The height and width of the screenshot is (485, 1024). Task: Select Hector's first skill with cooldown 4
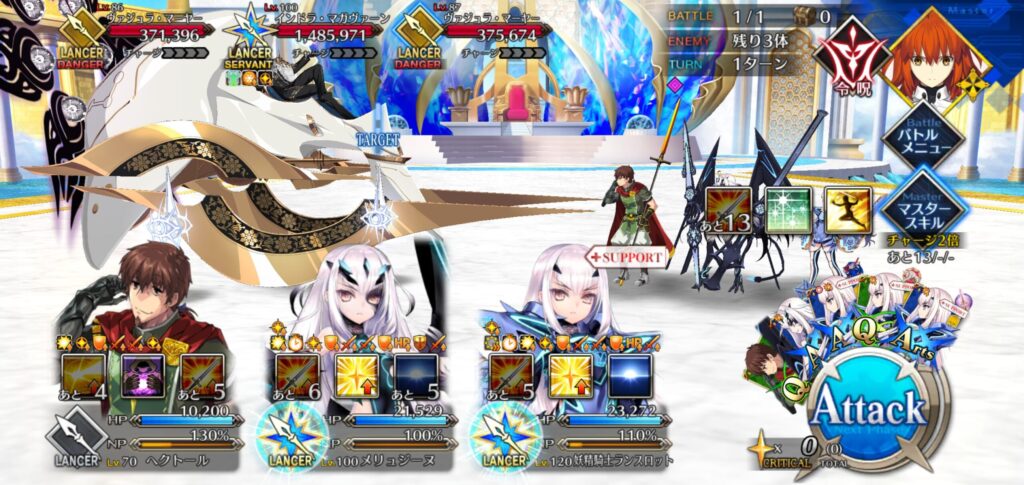click(x=85, y=376)
